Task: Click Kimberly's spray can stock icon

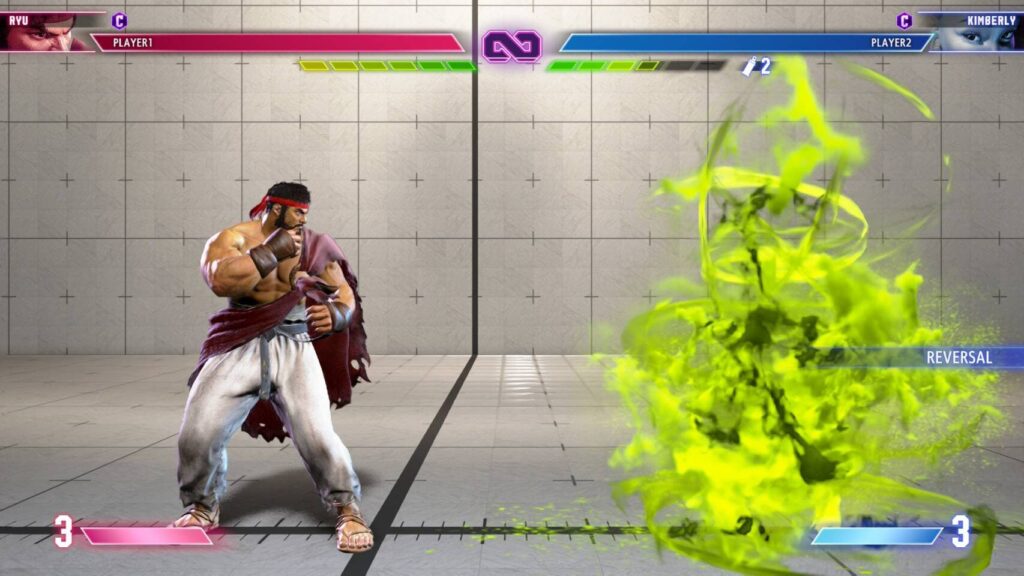Action: click(x=749, y=66)
